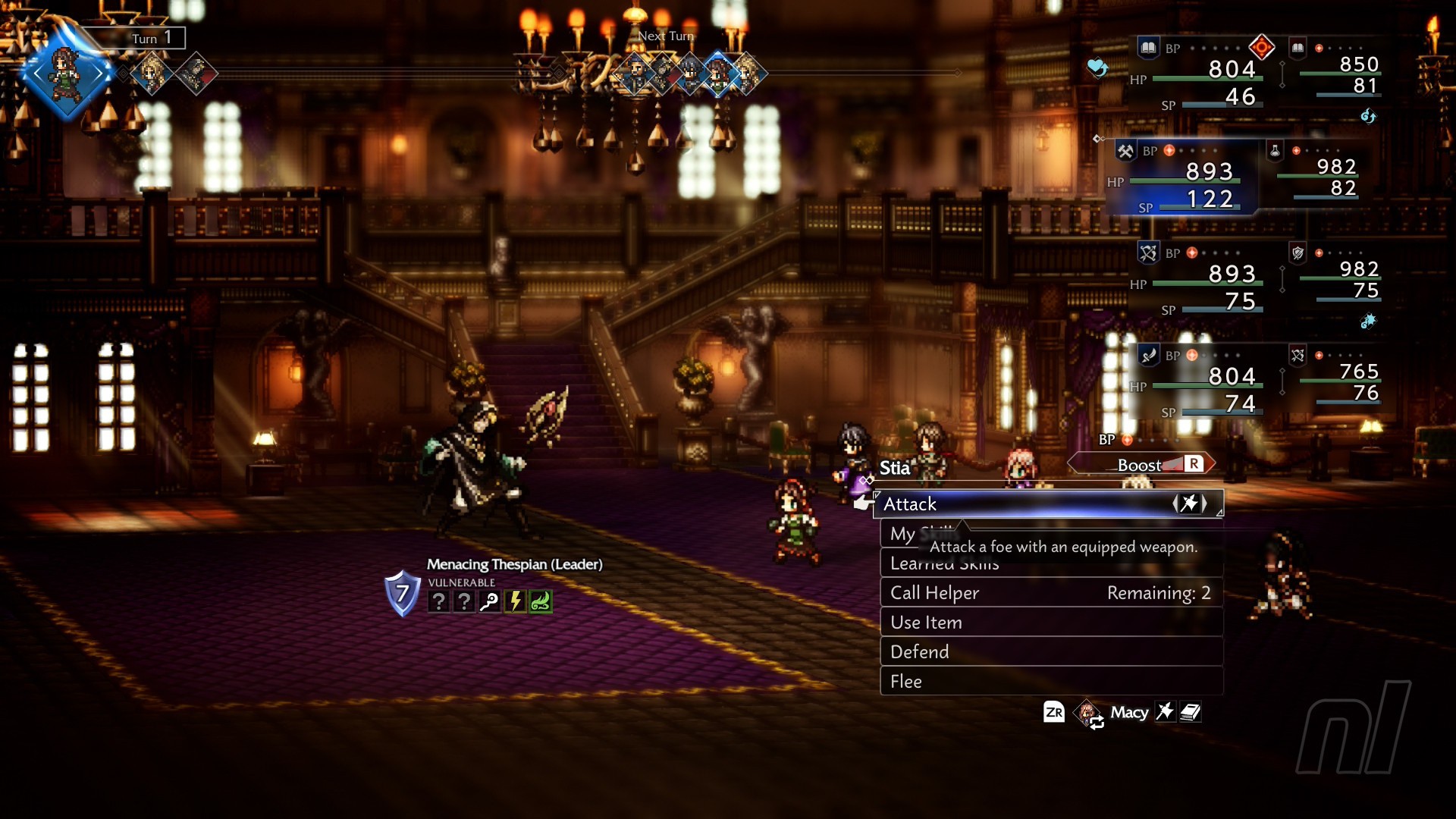The image size is (1456, 819).
Task: Check the green wind weakness icon
Action: 541,601
